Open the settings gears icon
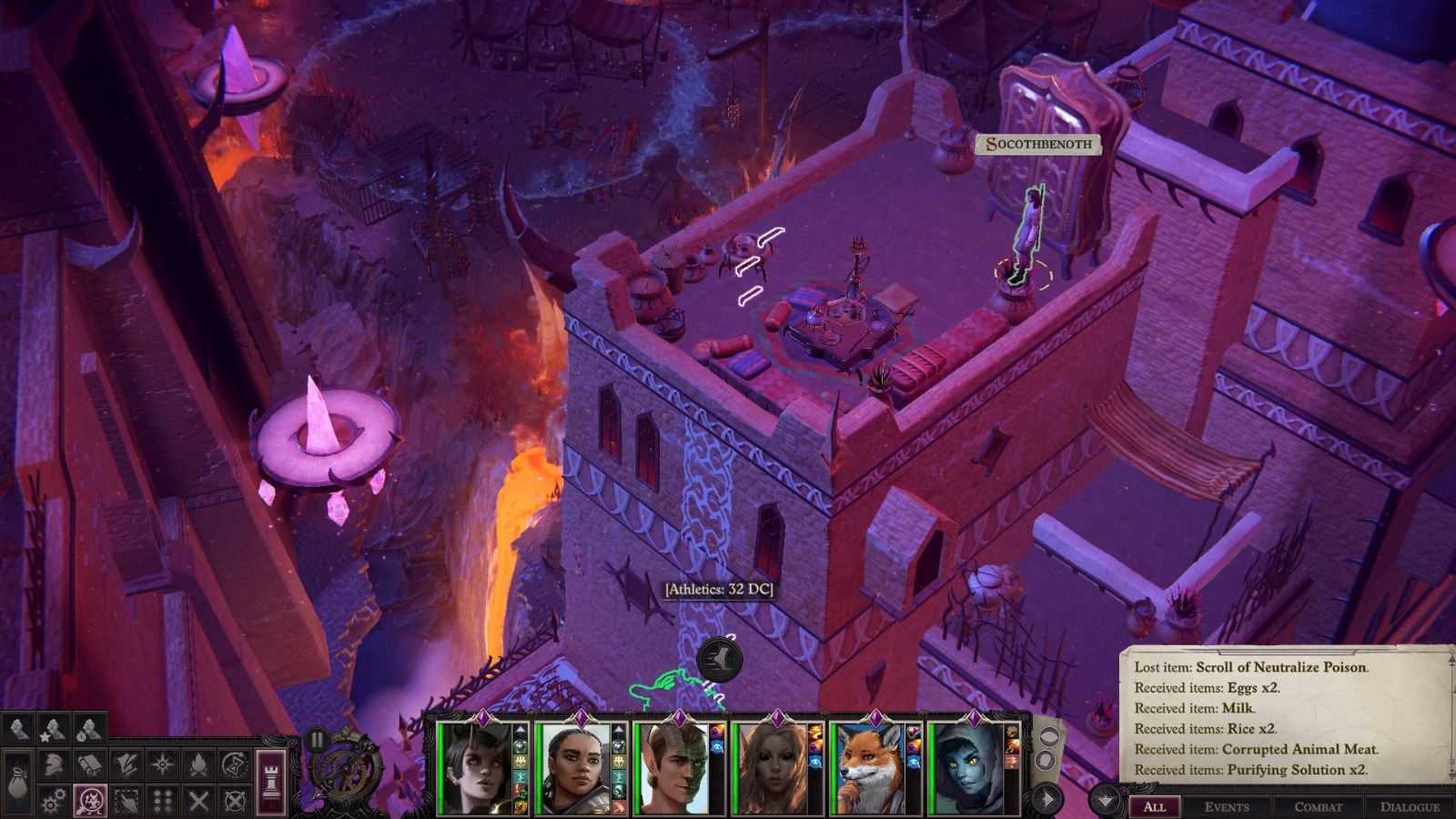 pos(54,801)
